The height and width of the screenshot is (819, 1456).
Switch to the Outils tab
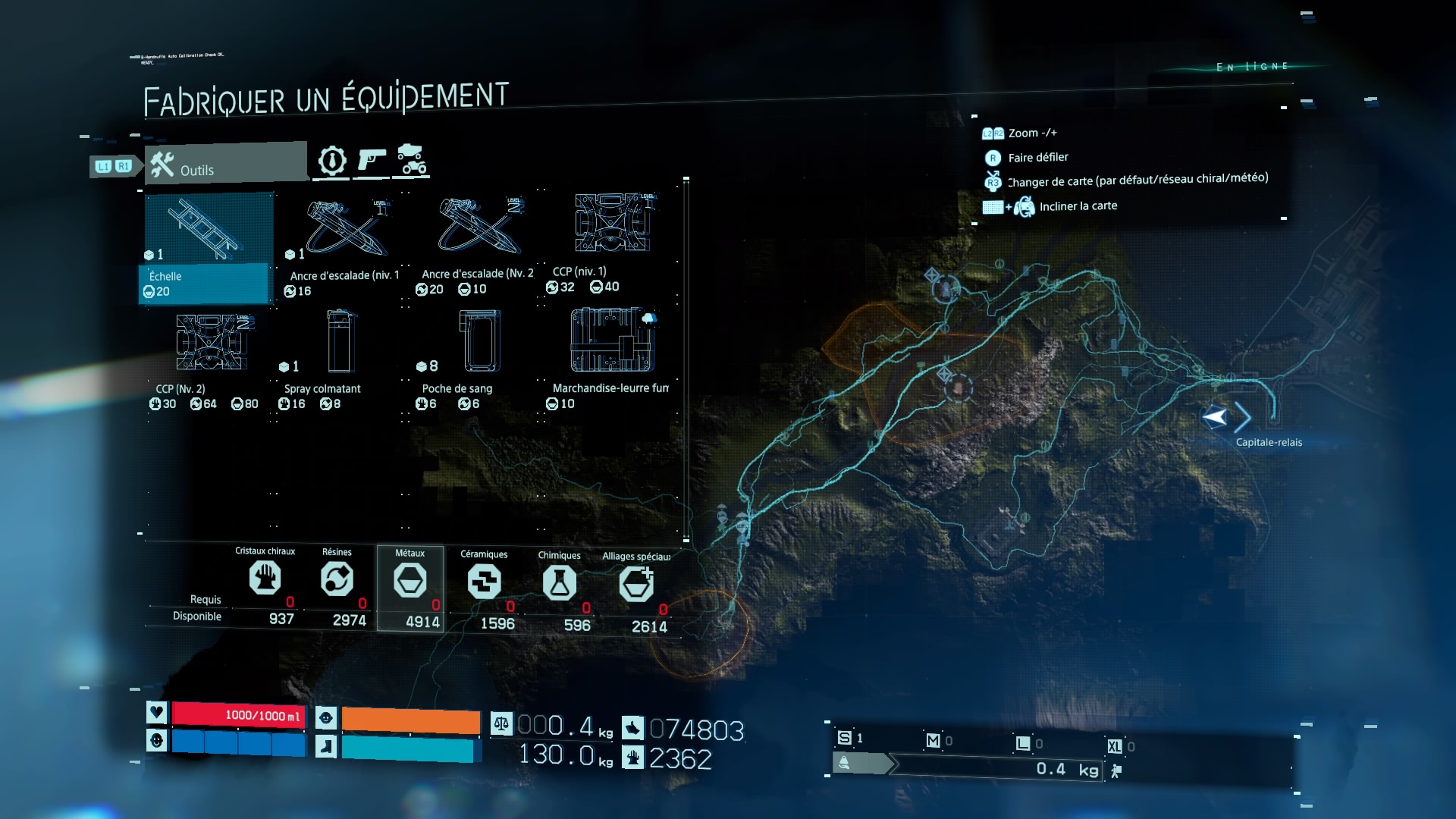[226, 164]
